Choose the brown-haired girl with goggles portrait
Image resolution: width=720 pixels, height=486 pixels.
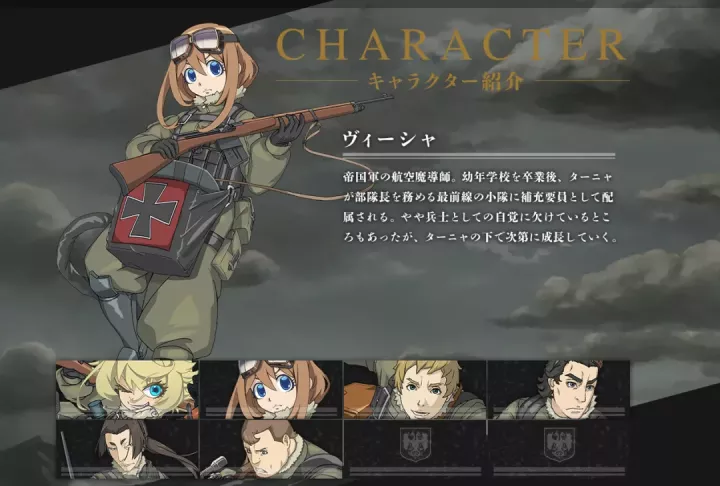point(271,390)
